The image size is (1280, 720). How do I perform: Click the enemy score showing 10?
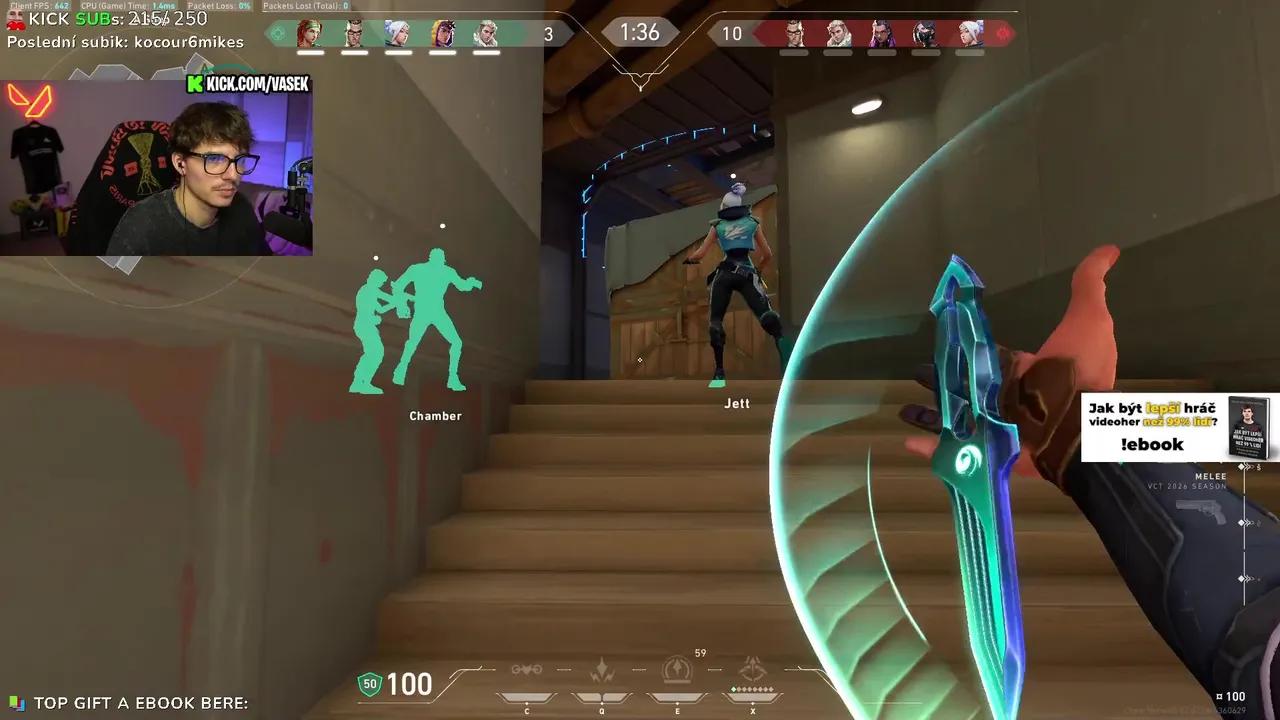[x=731, y=33]
